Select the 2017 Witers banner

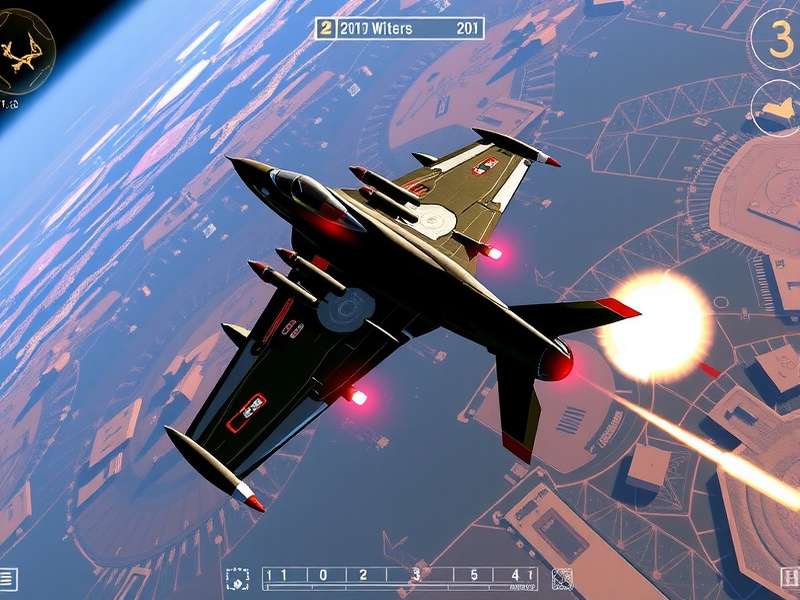pyautogui.click(x=399, y=28)
